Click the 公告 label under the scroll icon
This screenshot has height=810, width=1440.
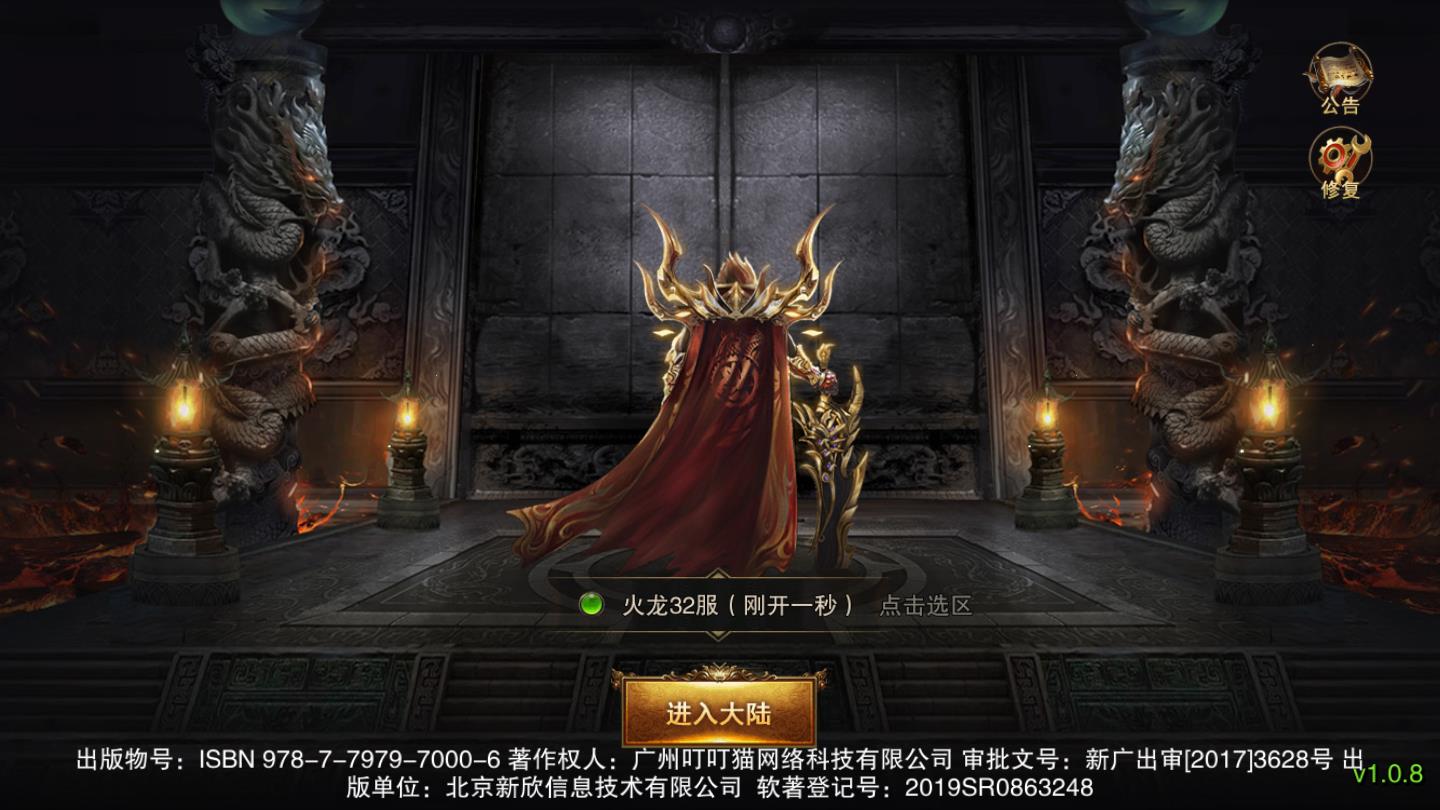pyautogui.click(x=1341, y=104)
